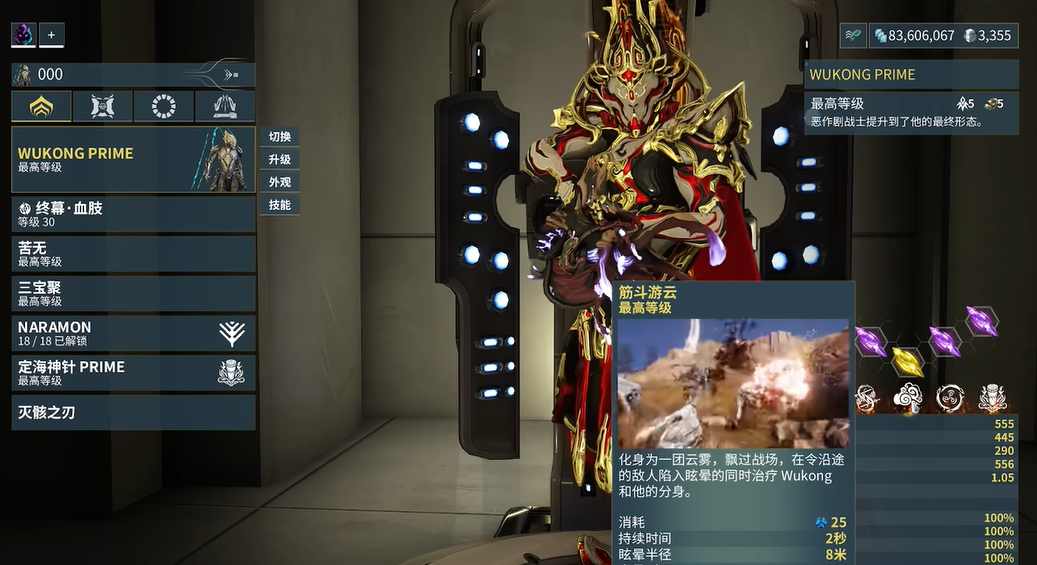Select the 三宝聚 melee weapon slot
The image size is (1037, 565).
point(133,293)
